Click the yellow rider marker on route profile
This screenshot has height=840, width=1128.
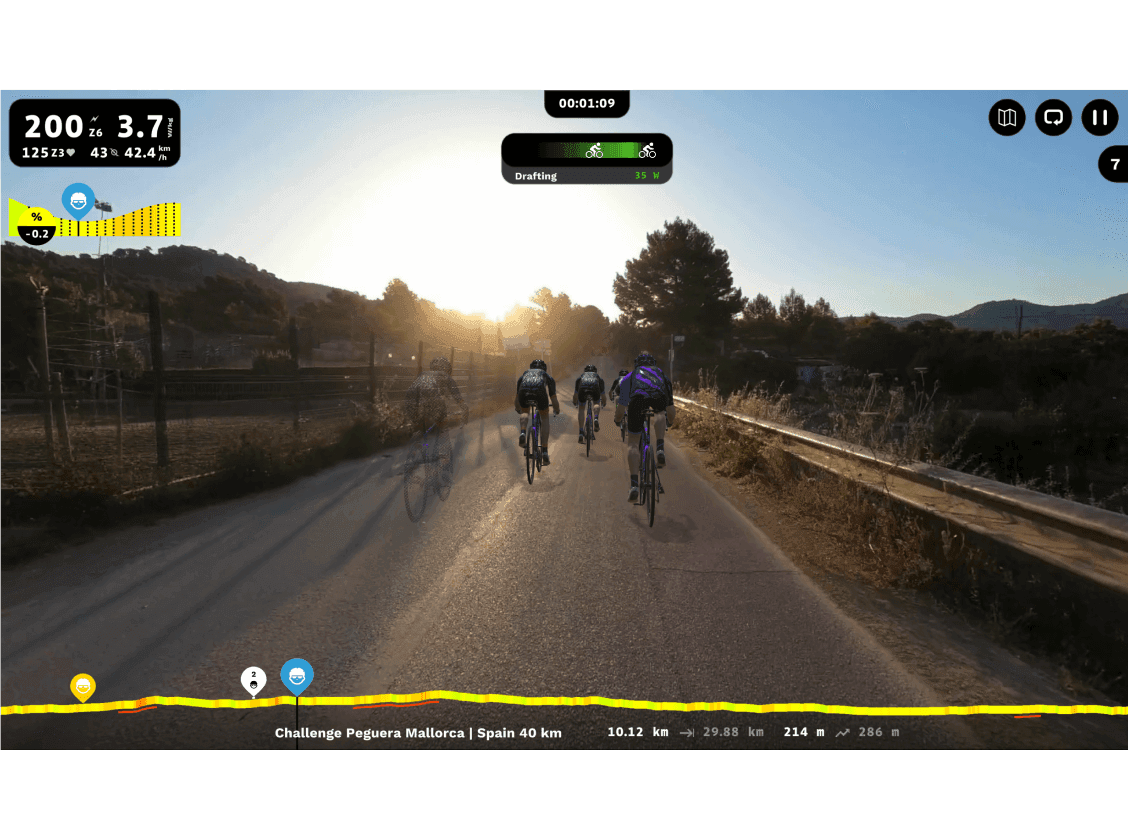point(83,687)
